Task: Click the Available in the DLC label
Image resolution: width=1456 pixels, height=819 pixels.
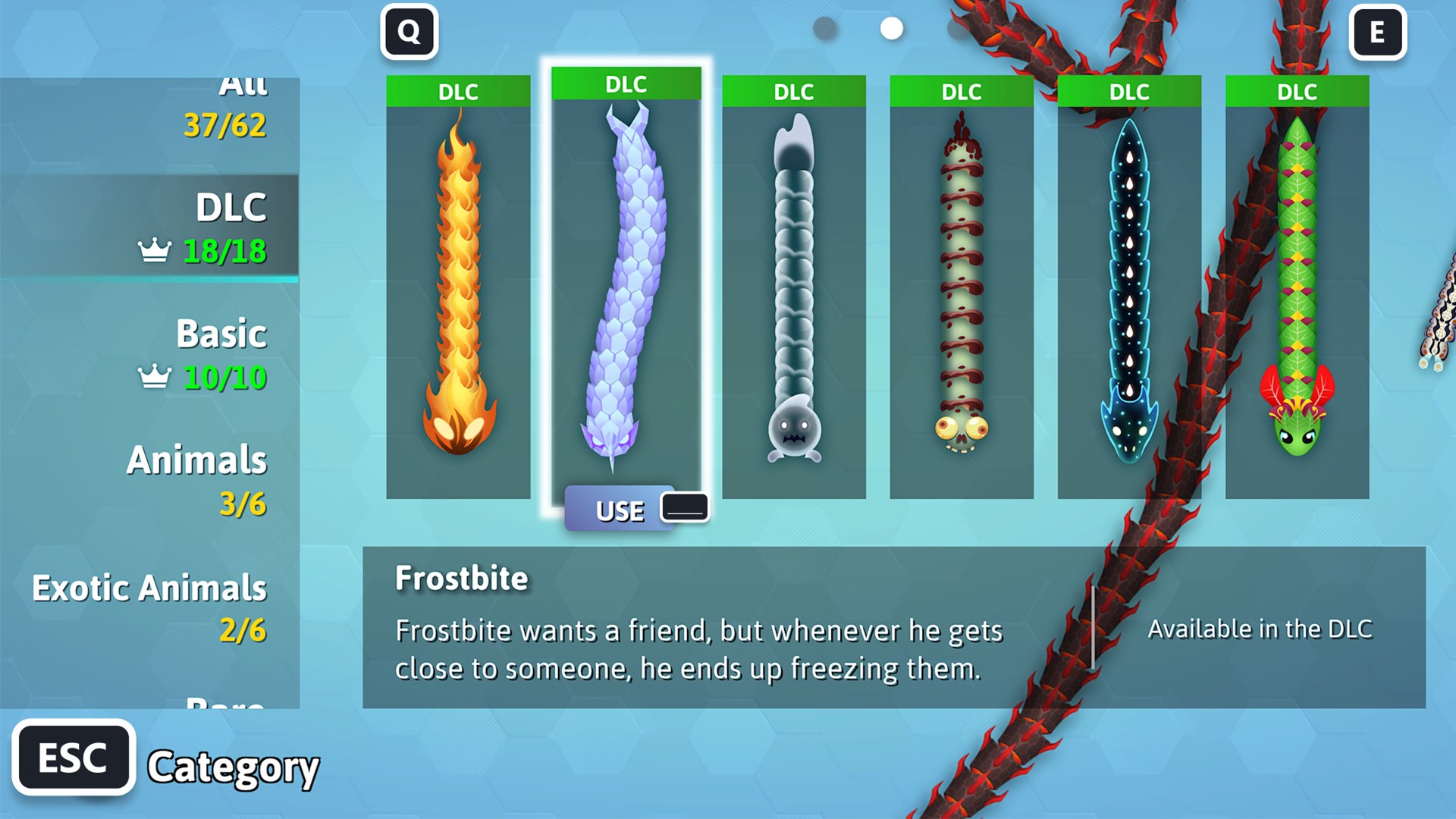Action: 1261,629
